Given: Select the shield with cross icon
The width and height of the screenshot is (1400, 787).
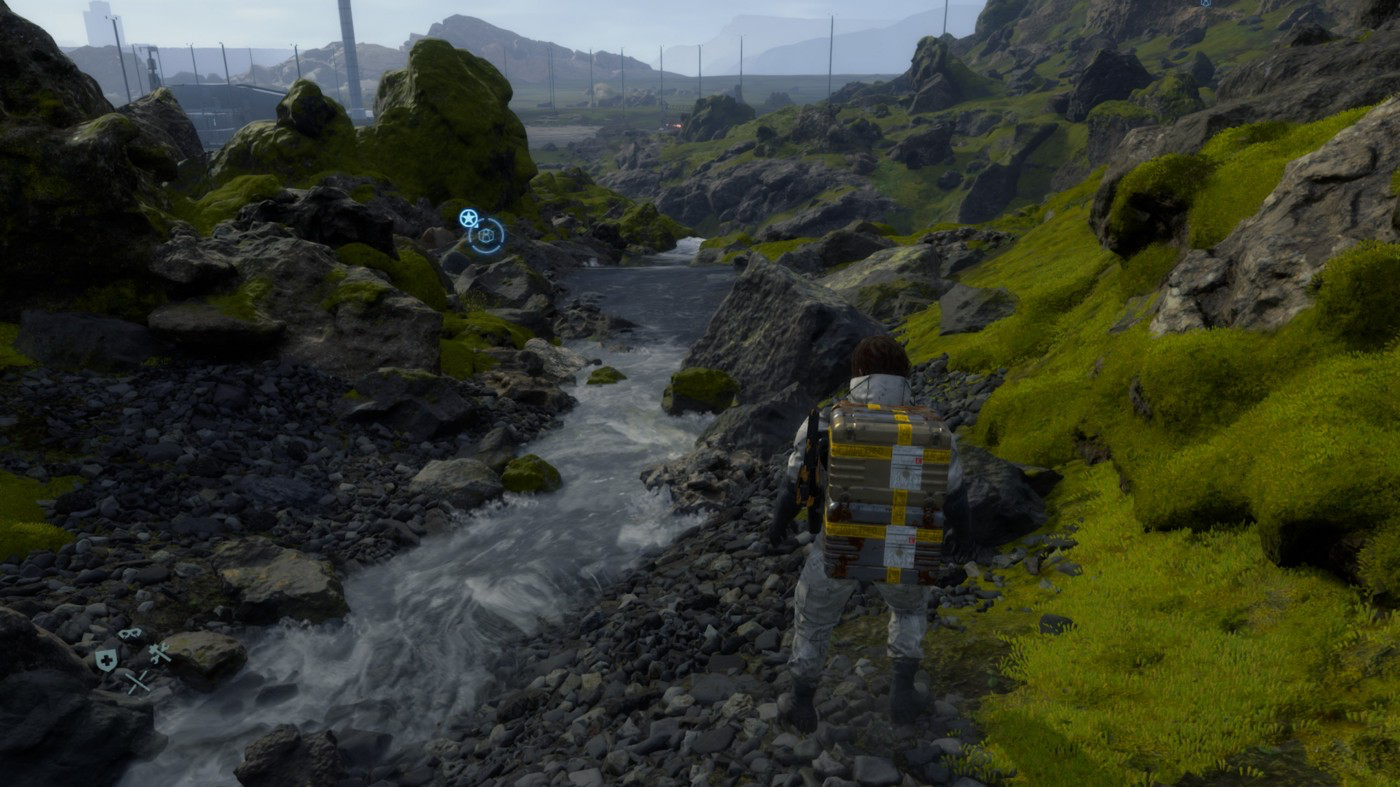Looking at the screenshot, I should [x=105, y=659].
